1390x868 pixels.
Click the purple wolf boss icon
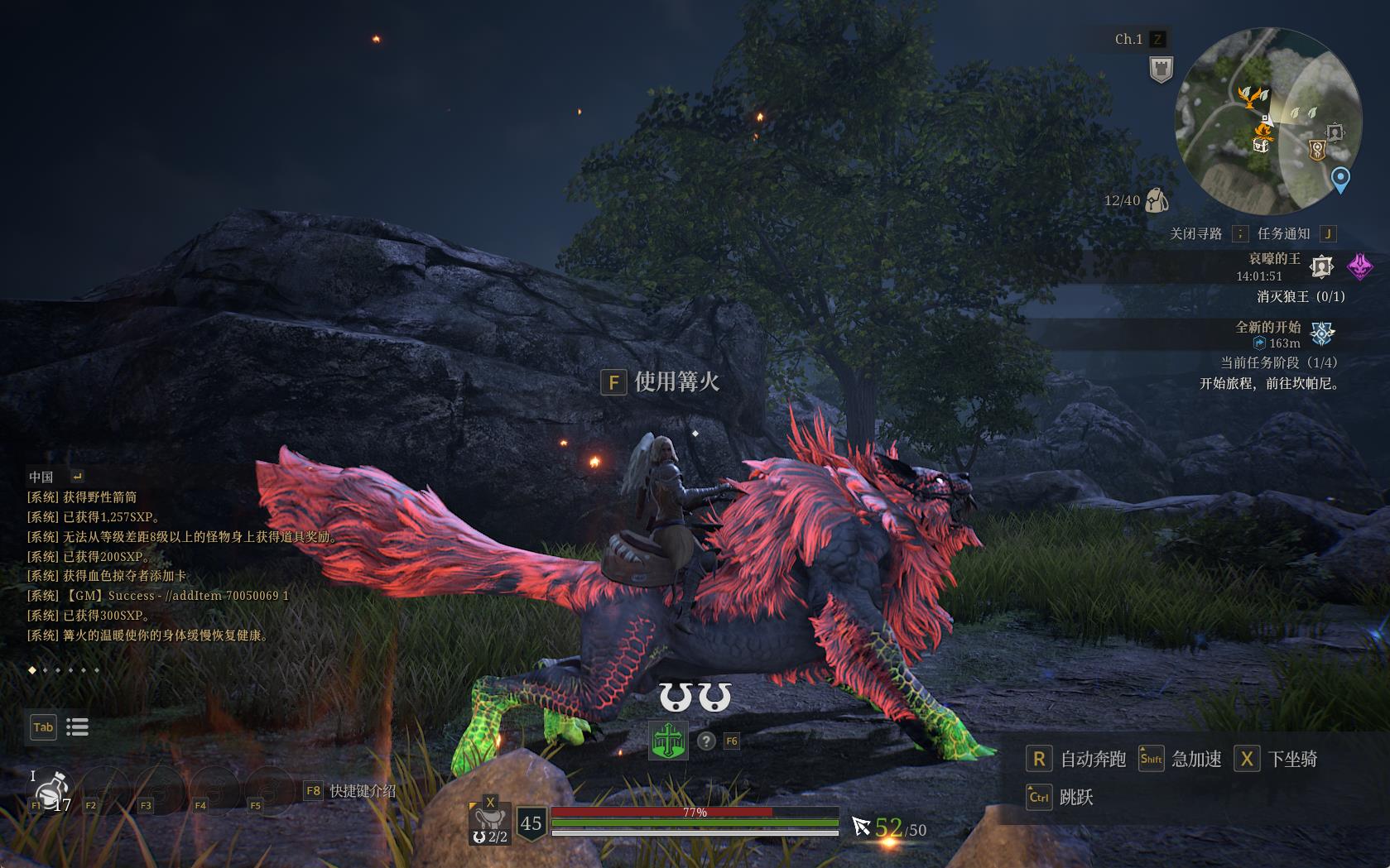point(1360,266)
